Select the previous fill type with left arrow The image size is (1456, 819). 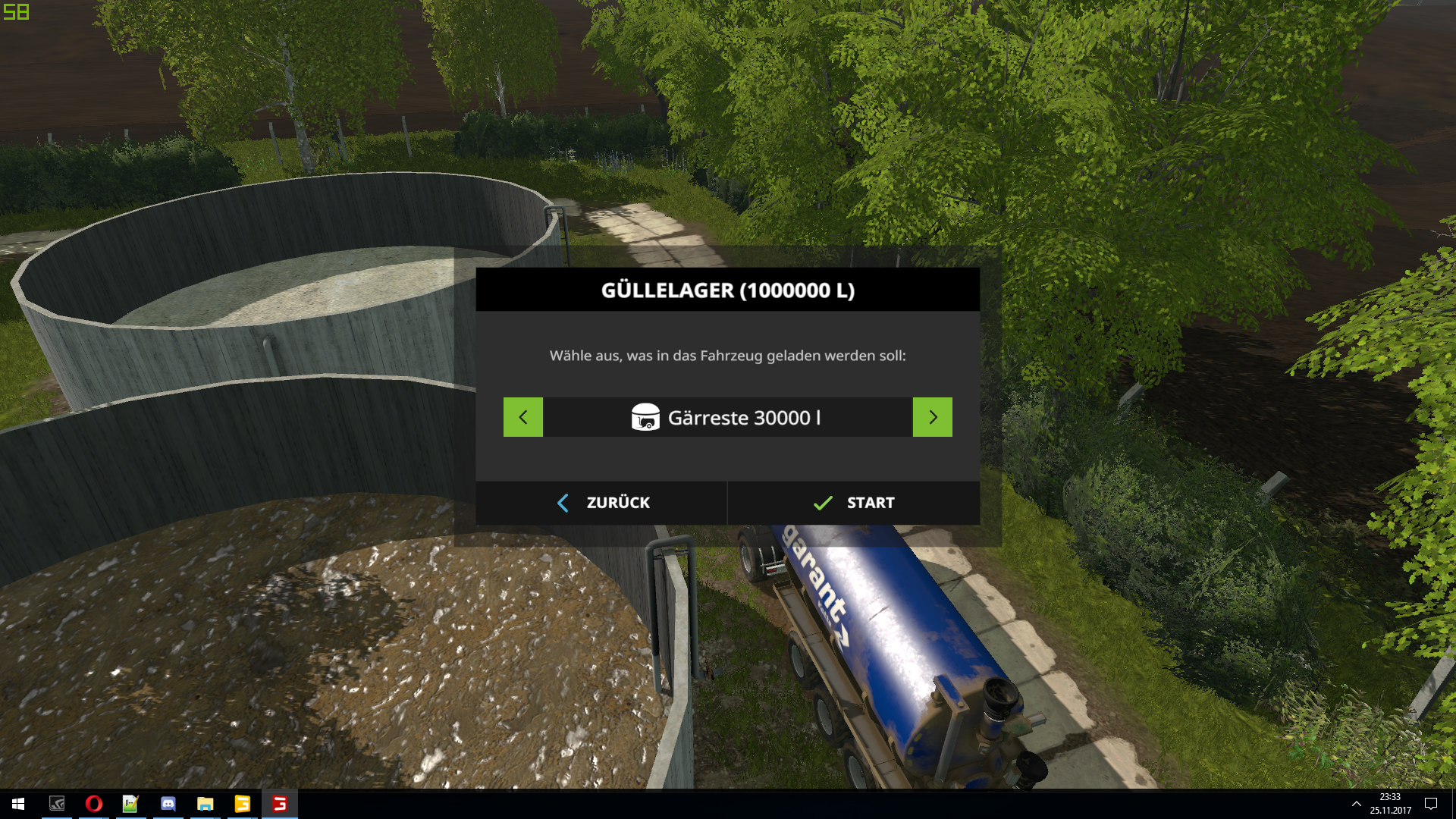523,417
